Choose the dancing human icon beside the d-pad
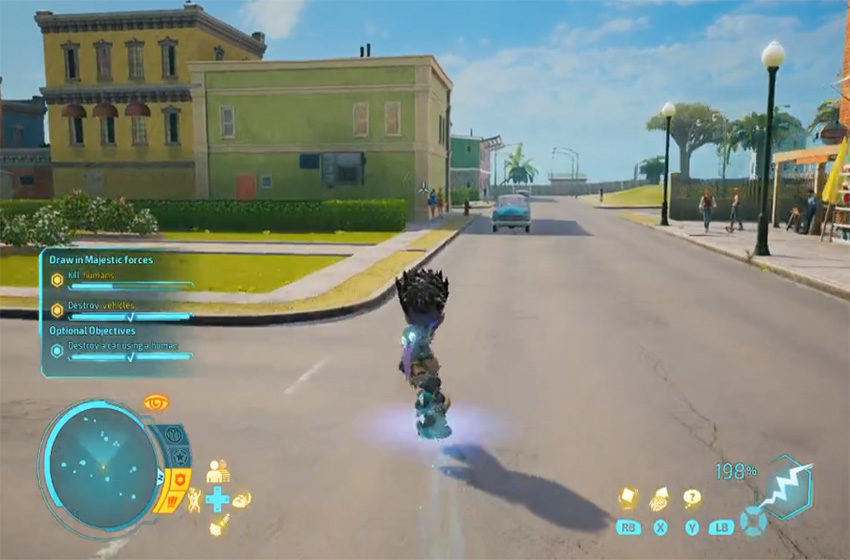The image size is (850, 560). (194, 499)
